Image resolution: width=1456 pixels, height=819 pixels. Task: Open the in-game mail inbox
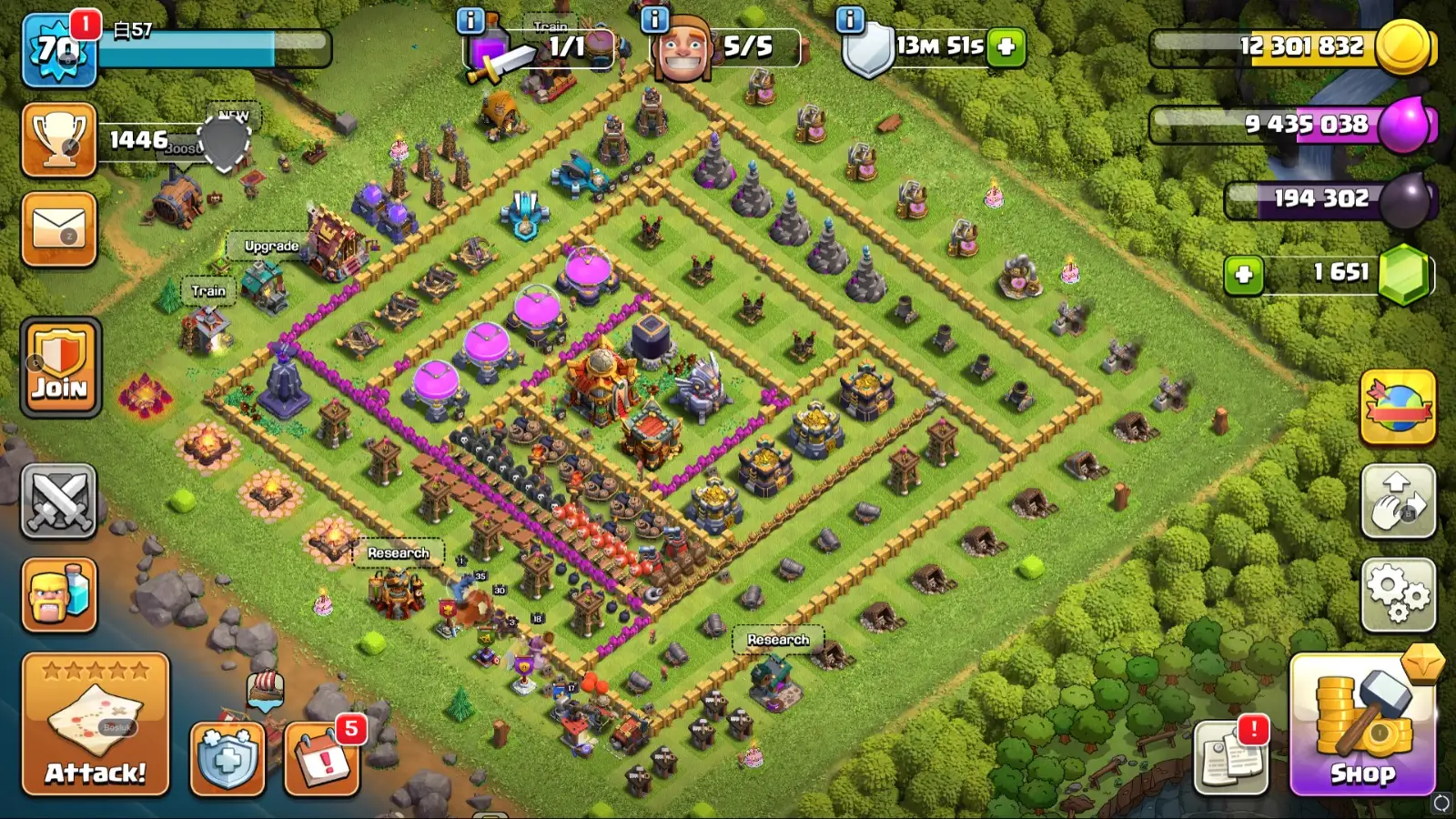pos(59,227)
